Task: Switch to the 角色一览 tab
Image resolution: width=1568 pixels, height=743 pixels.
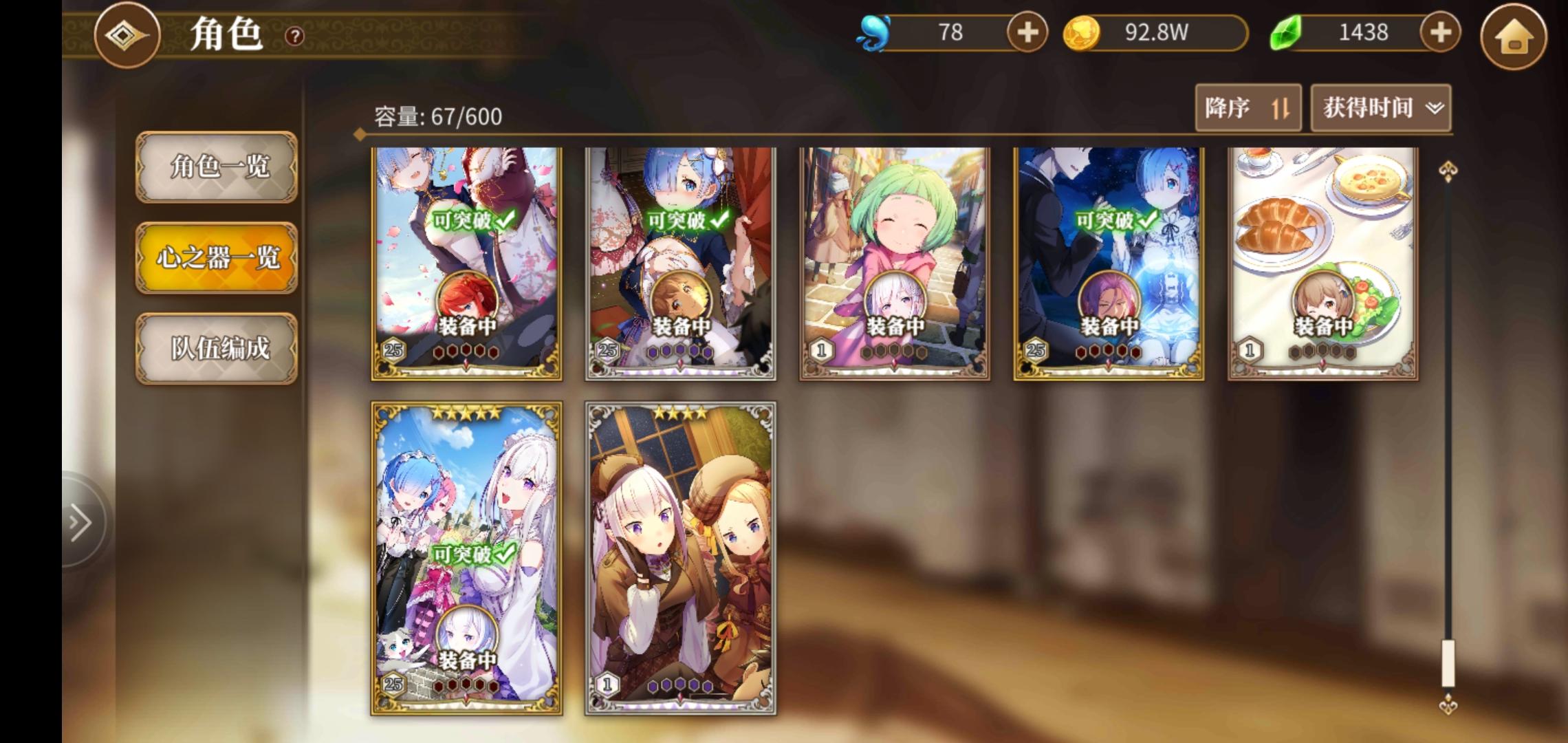Action: [217, 166]
